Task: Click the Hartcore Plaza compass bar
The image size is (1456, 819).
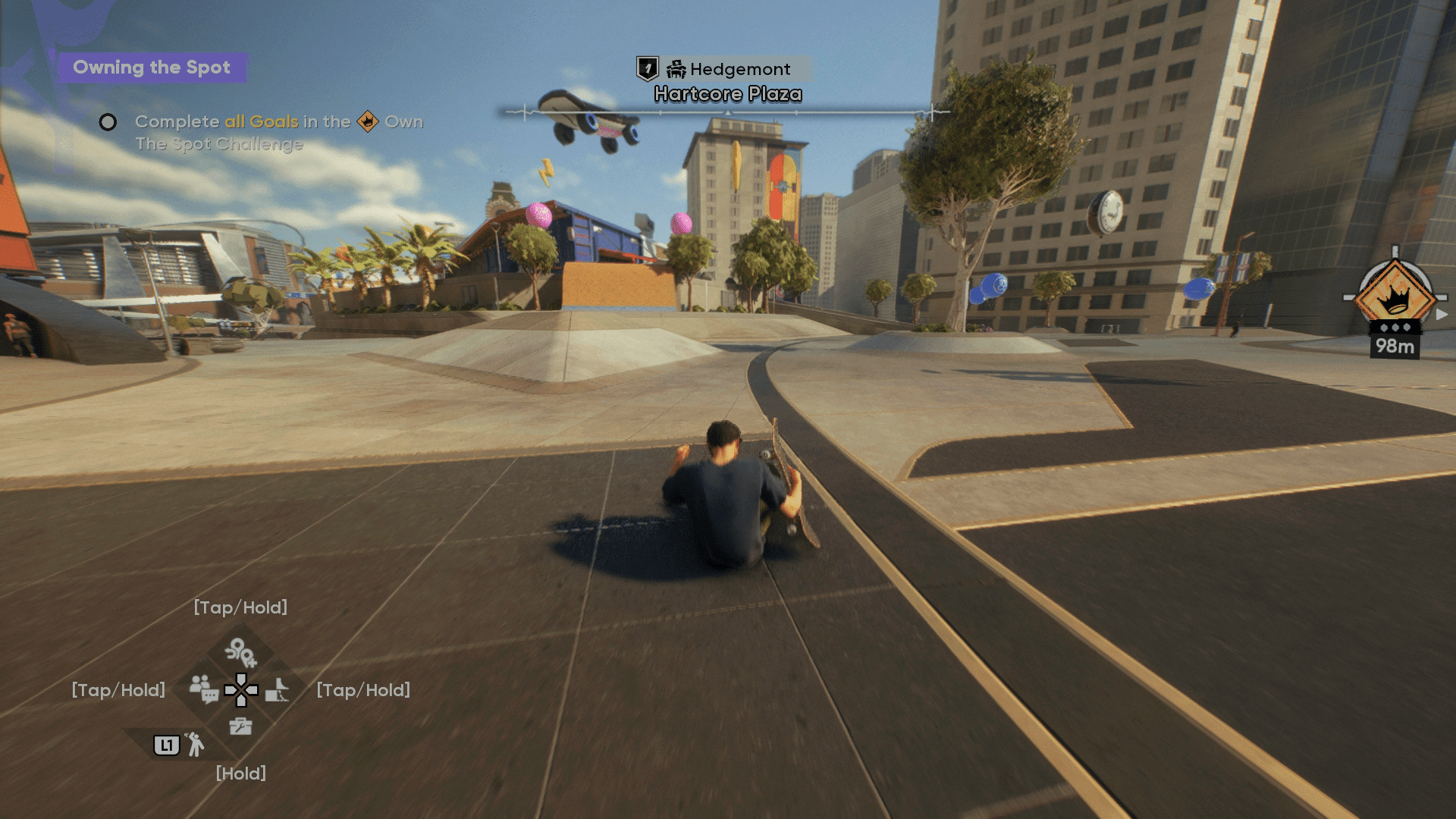Action: (727, 112)
